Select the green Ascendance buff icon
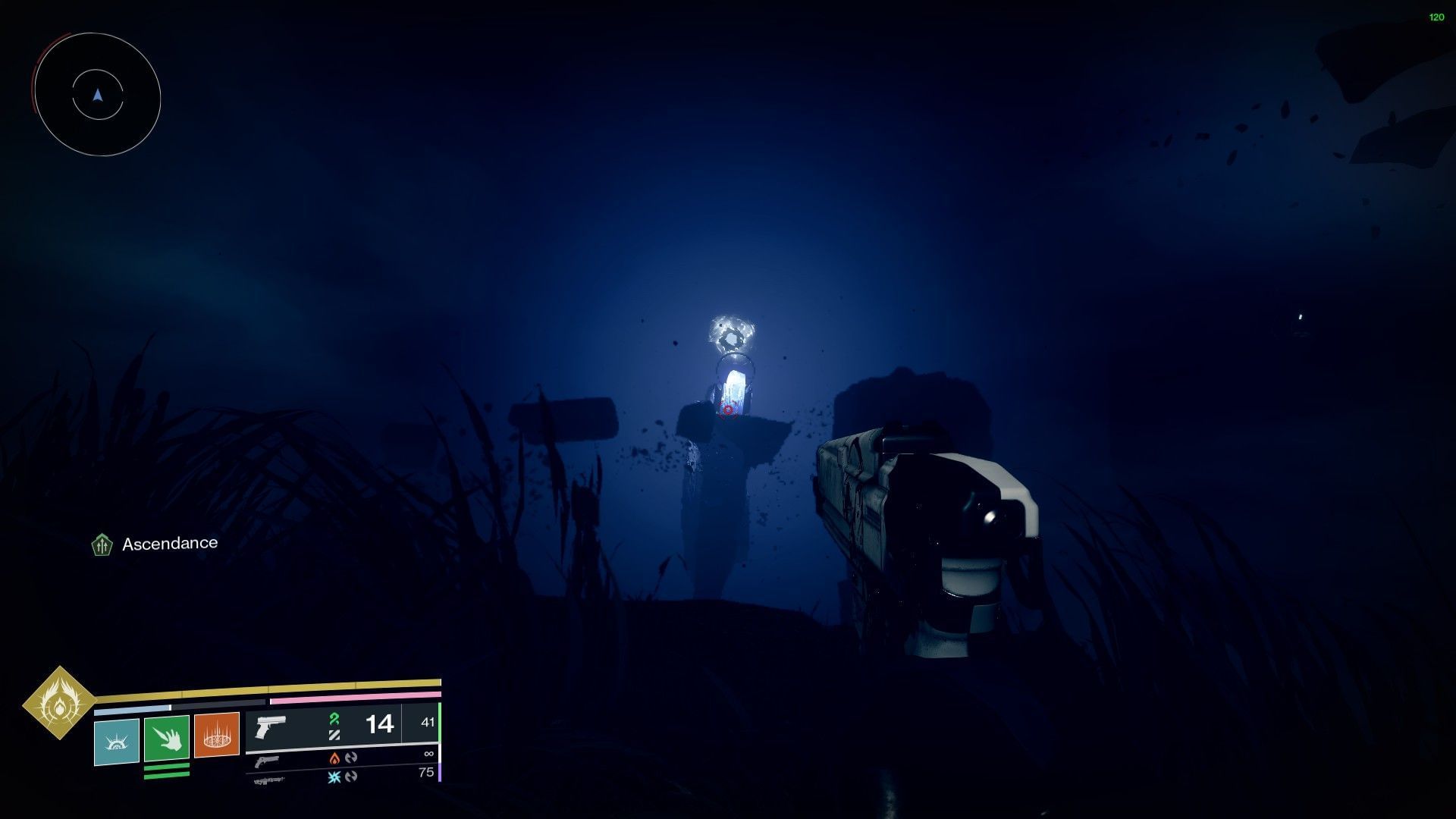This screenshot has width=1456, height=819. (x=101, y=543)
